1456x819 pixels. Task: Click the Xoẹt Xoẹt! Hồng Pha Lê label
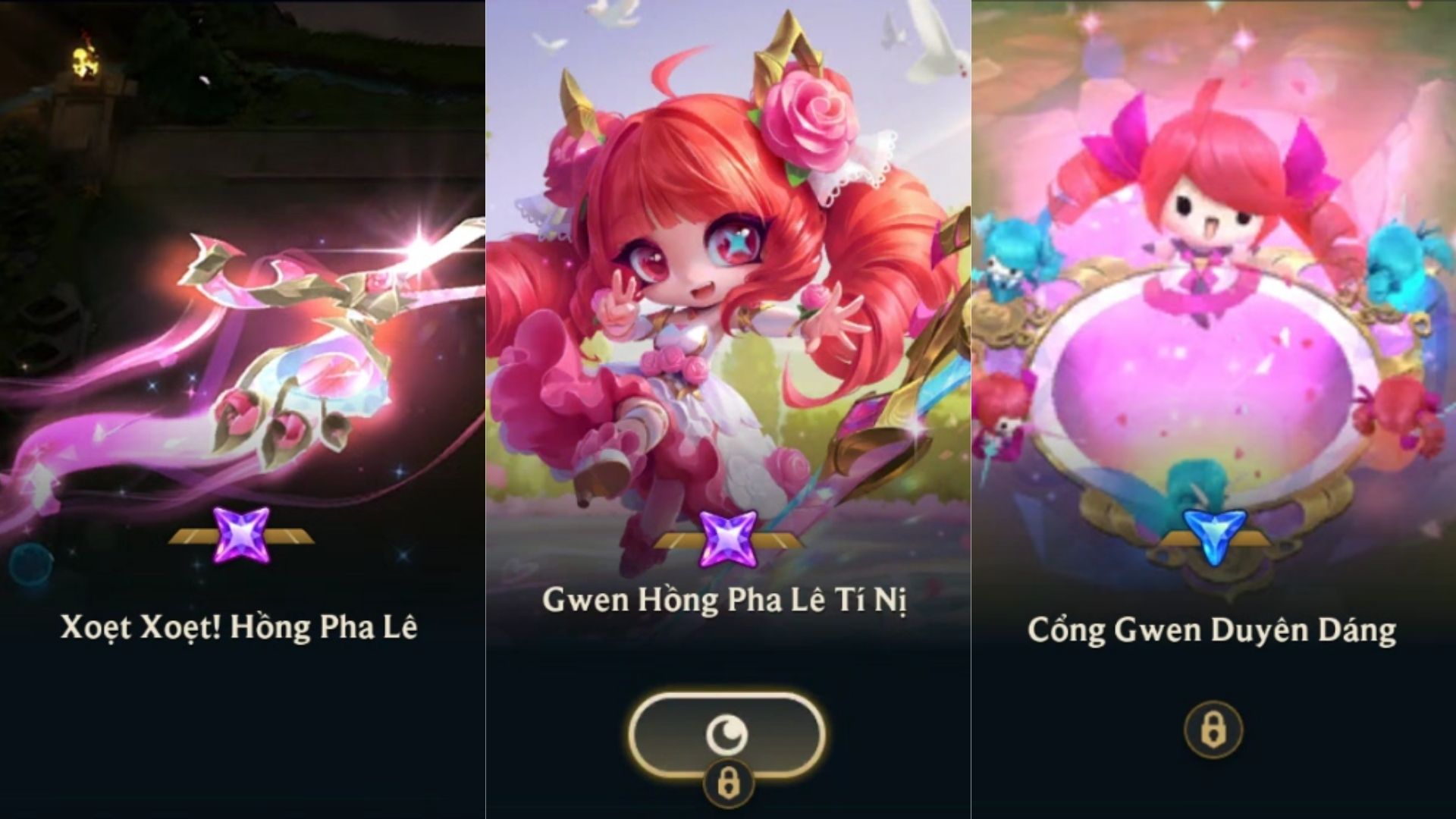click(x=241, y=625)
